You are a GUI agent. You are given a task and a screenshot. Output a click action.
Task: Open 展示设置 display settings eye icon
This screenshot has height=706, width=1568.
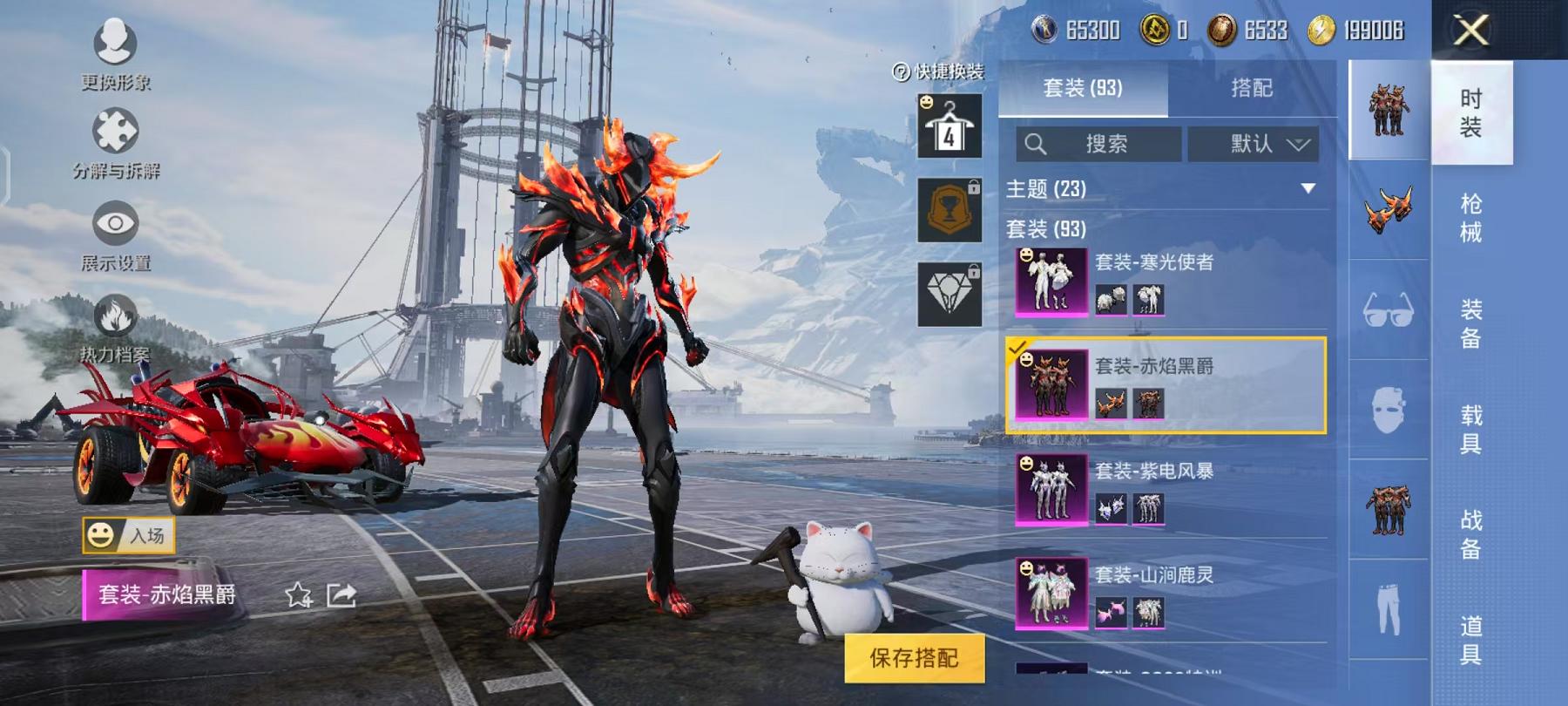(x=115, y=235)
